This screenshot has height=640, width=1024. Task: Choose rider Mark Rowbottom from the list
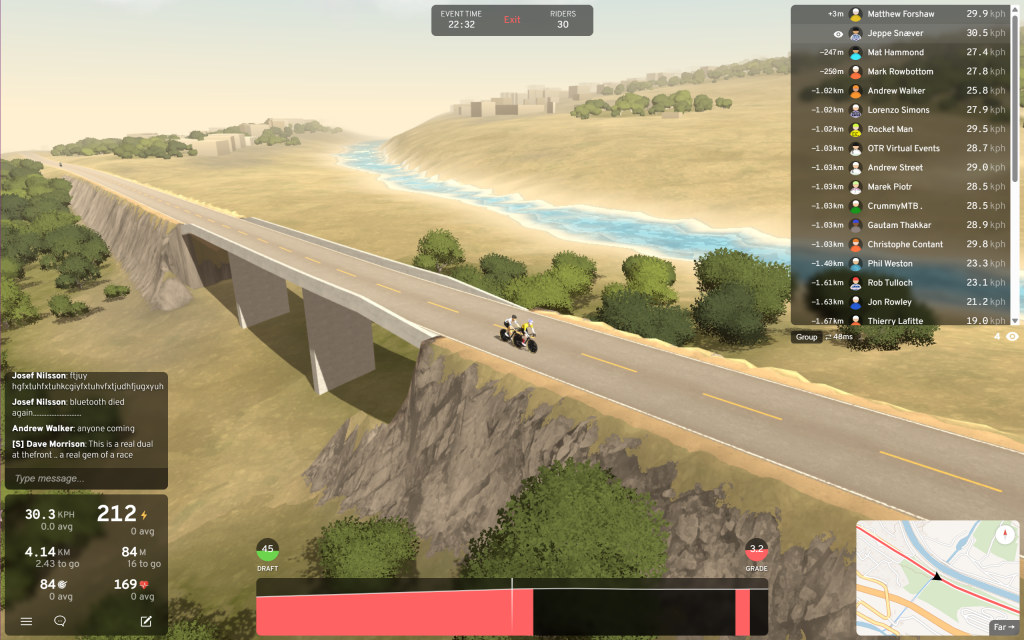coord(900,72)
